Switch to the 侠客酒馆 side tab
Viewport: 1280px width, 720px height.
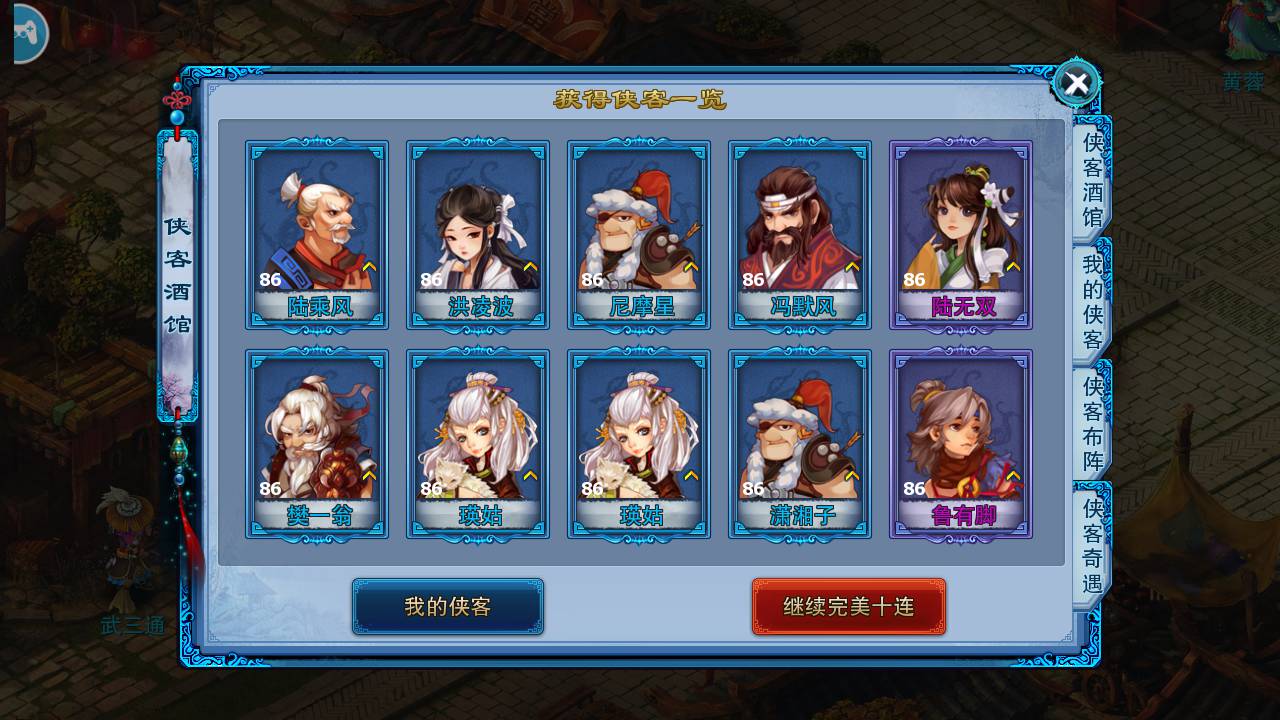[1092, 180]
